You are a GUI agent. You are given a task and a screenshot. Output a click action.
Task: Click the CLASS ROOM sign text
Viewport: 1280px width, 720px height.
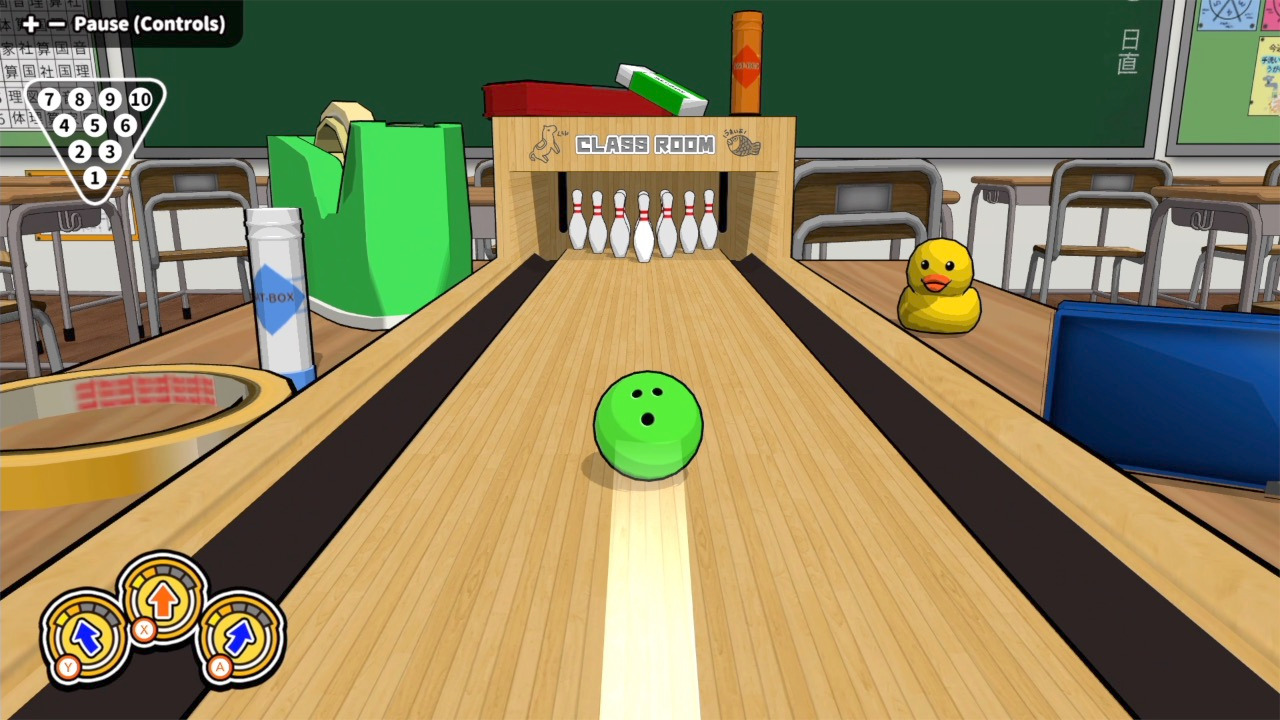645,145
